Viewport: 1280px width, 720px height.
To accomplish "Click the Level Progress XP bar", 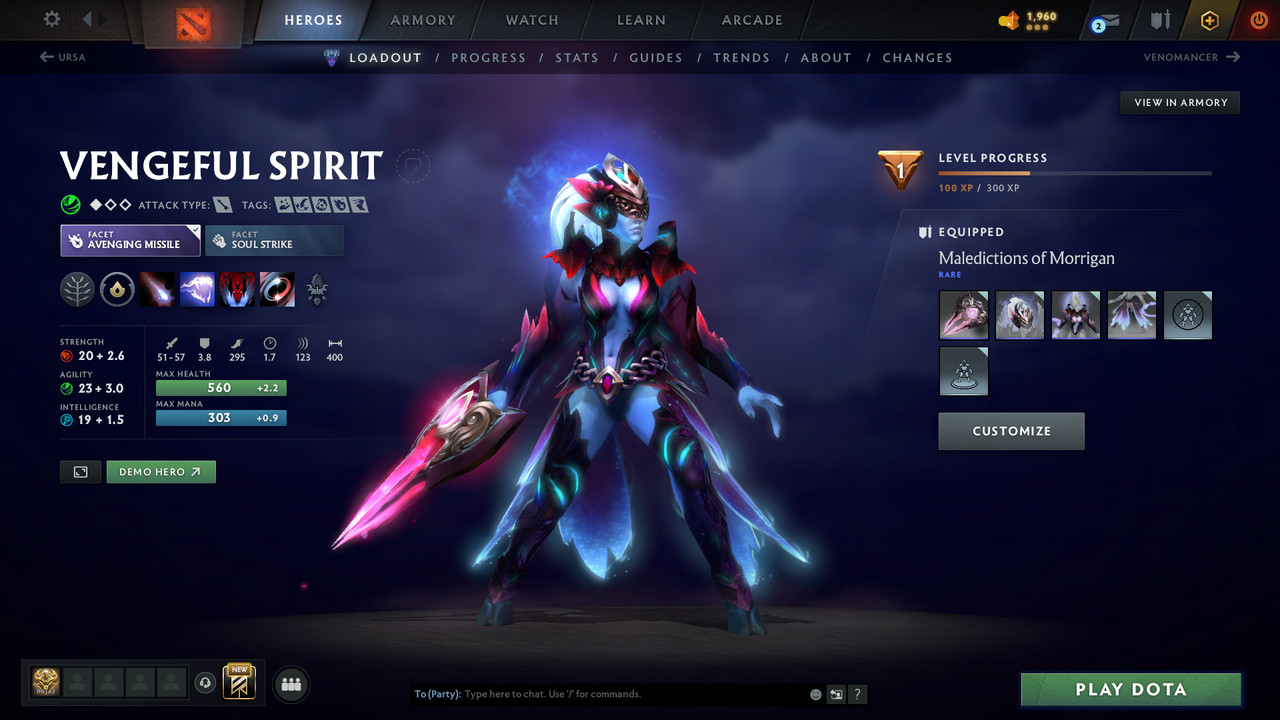I will (1075, 172).
